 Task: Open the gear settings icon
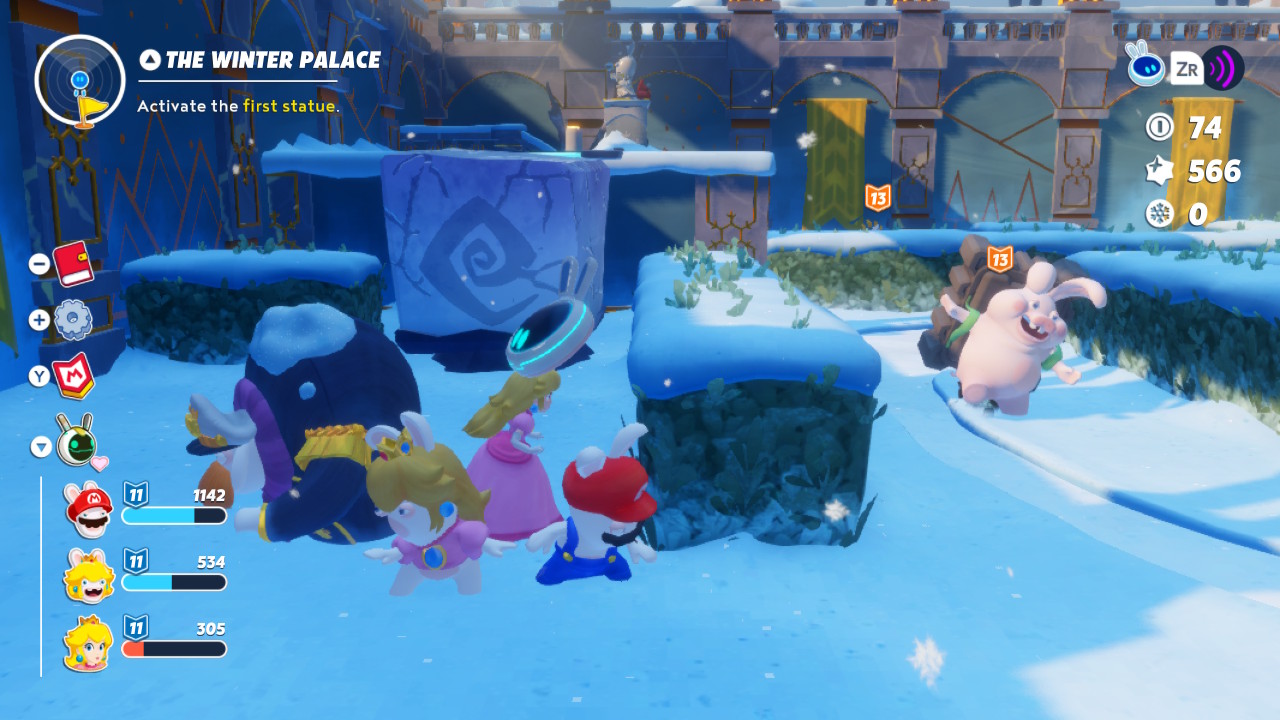tap(73, 320)
